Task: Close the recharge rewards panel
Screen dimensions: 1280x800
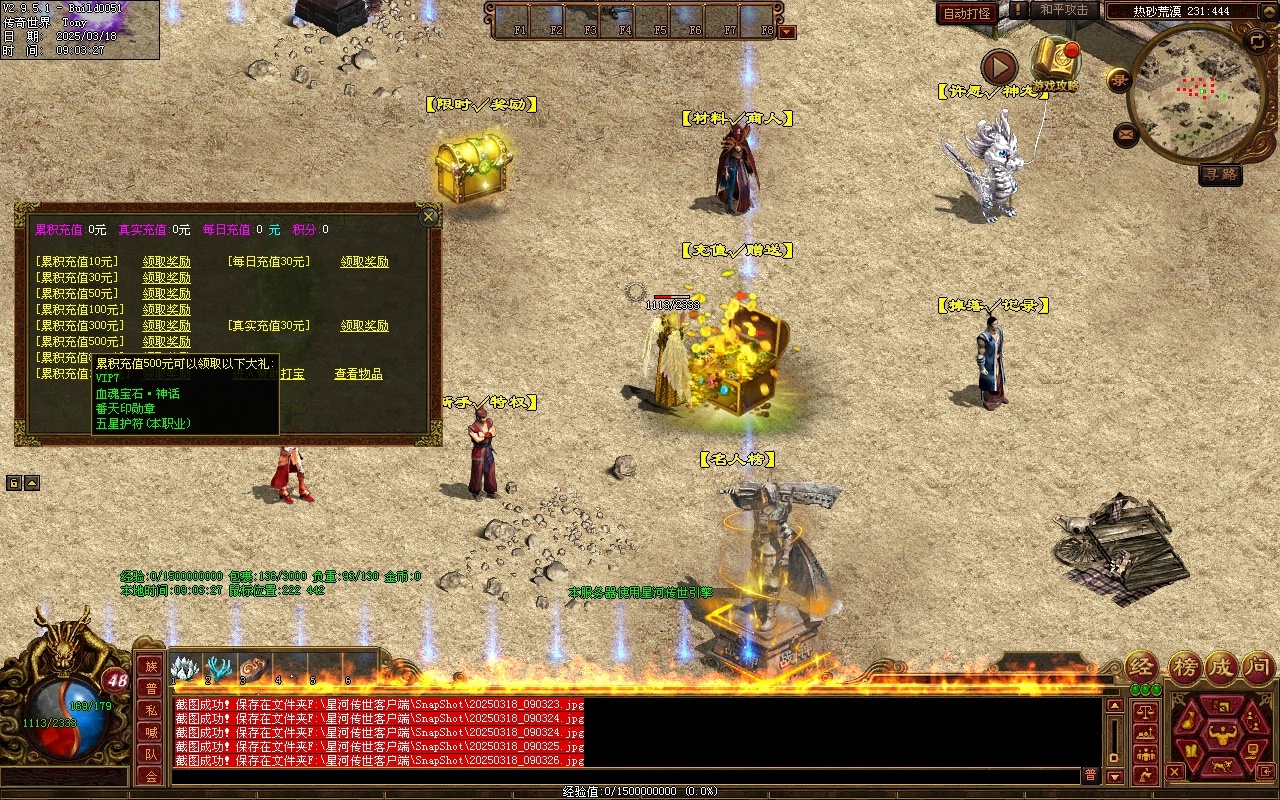Action: point(429,216)
